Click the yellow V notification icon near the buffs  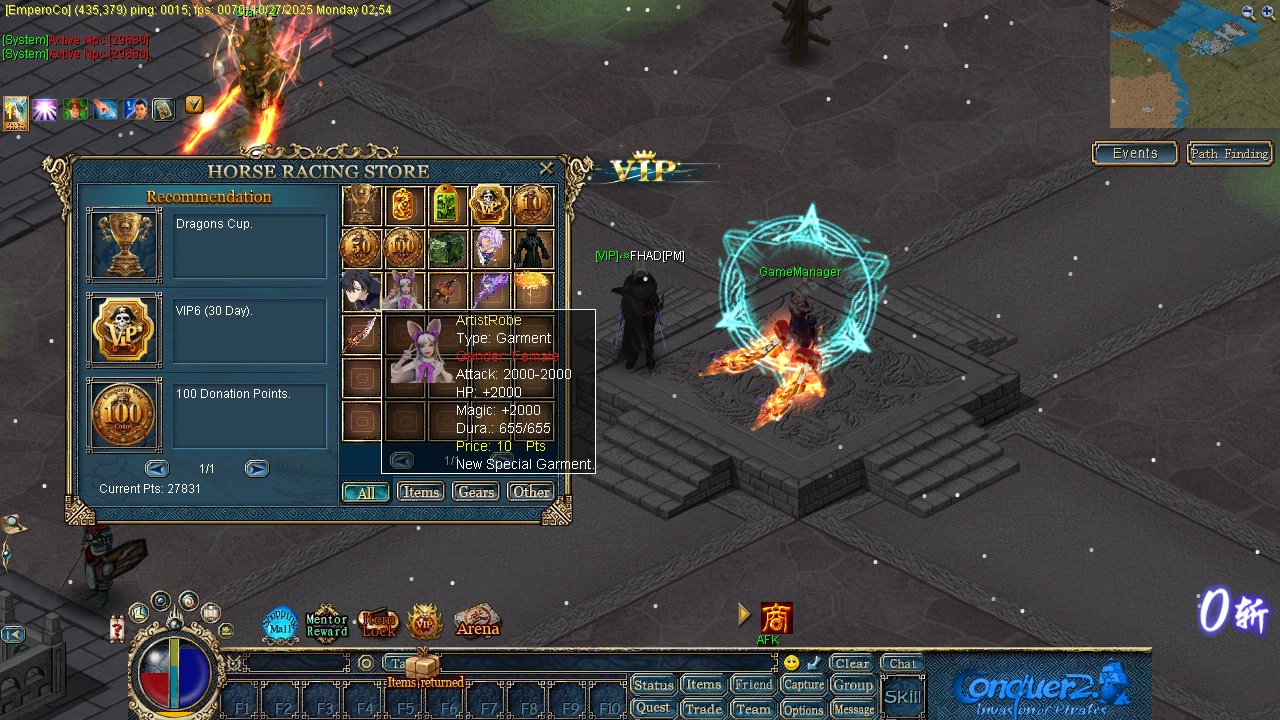[193, 104]
